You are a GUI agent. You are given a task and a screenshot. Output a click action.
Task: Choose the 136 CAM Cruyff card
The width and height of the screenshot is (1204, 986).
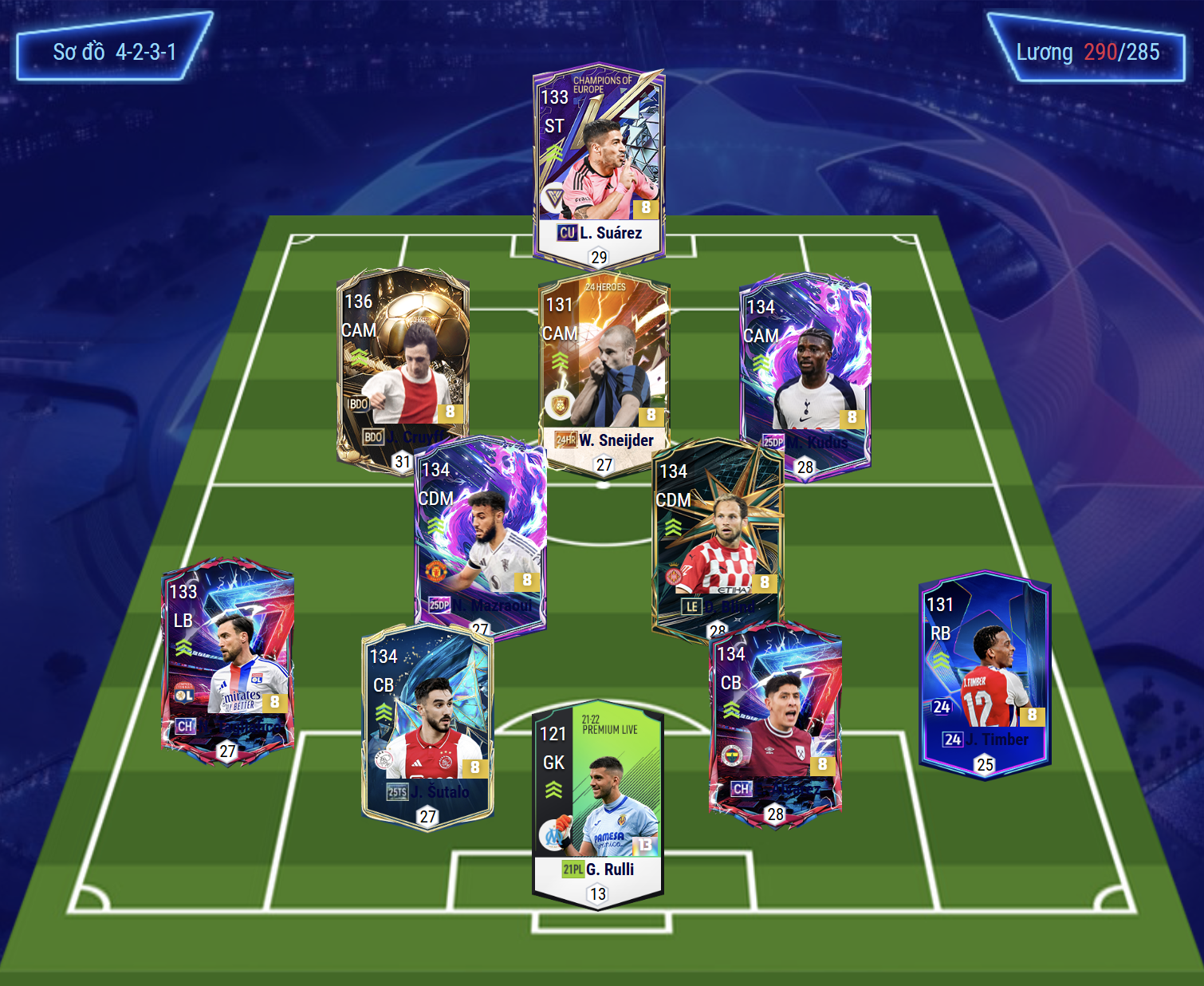point(401,359)
